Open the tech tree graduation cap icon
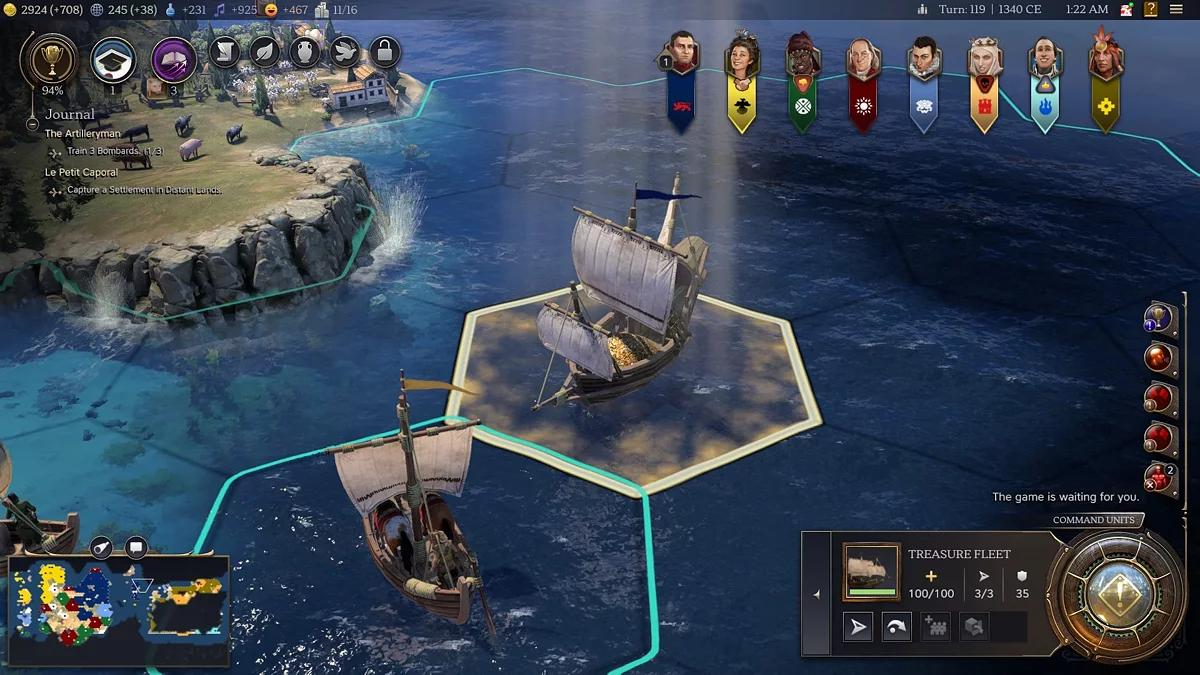The width and height of the screenshot is (1200, 675). tap(113, 59)
